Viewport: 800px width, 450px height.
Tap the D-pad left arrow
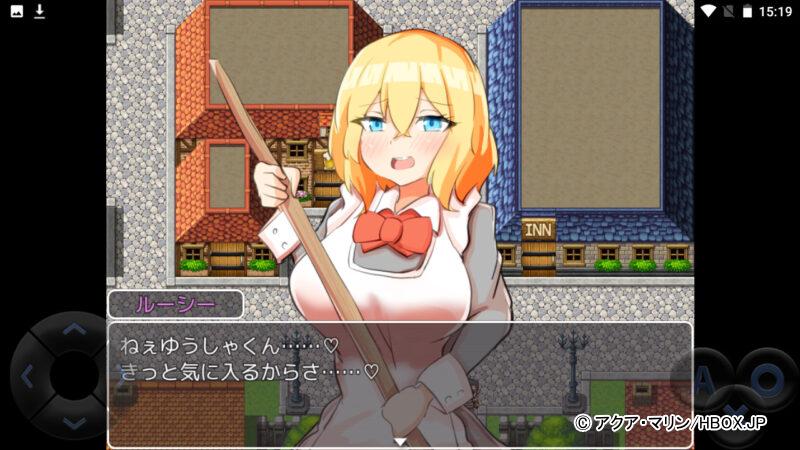click(x=28, y=377)
